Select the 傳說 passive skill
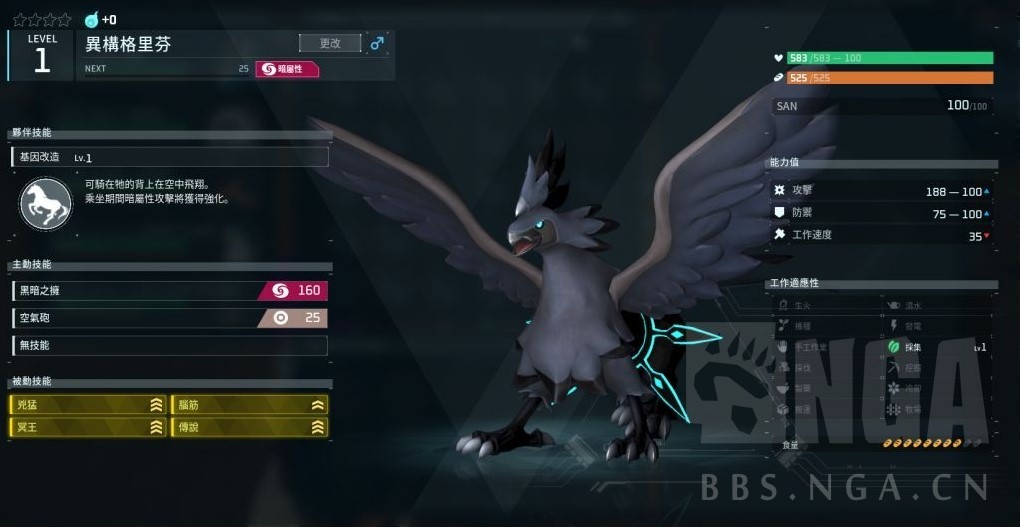The width and height of the screenshot is (1020, 527). [250, 427]
